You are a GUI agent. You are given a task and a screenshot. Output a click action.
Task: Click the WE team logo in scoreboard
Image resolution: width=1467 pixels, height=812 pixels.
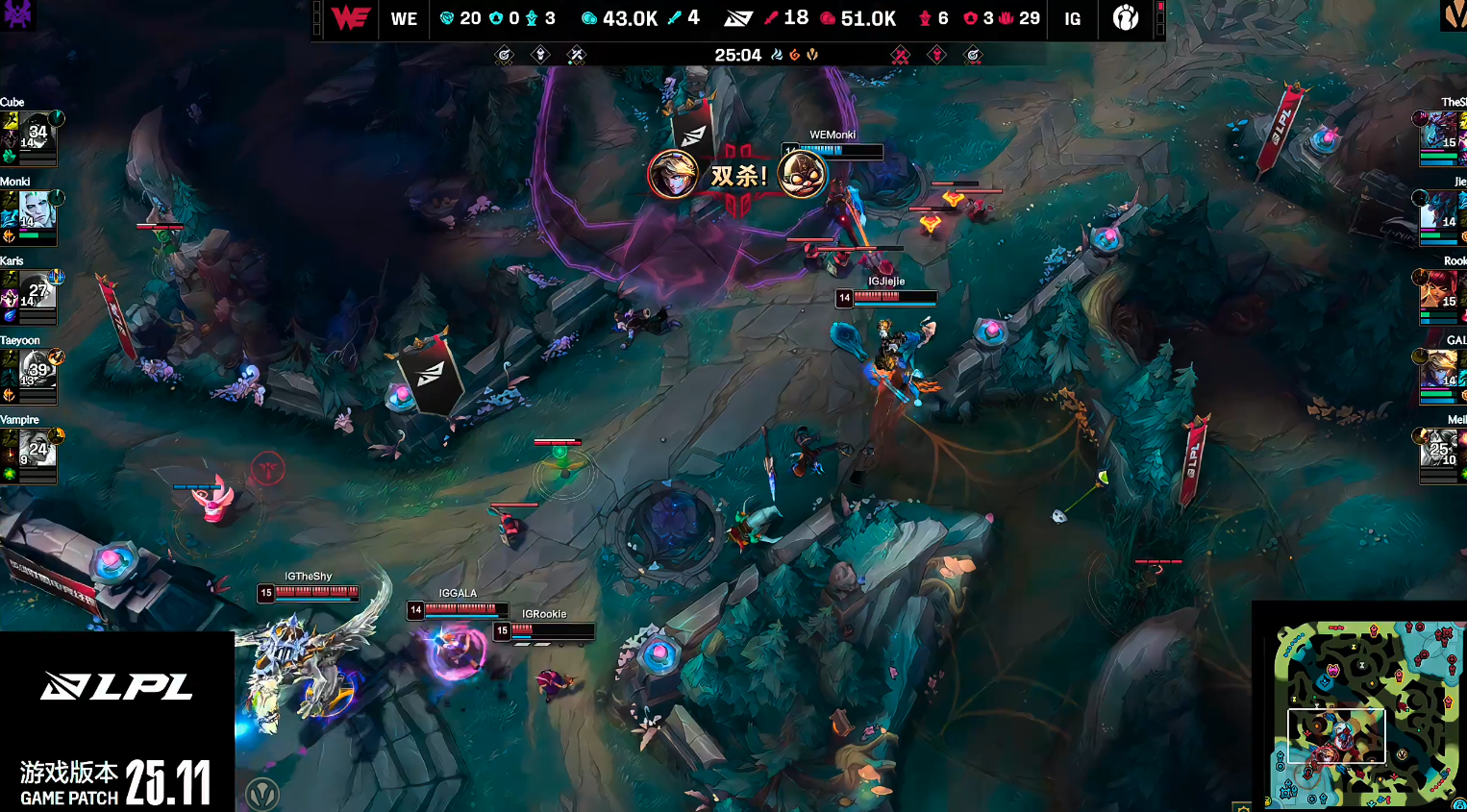pyautogui.click(x=350, y=18)
